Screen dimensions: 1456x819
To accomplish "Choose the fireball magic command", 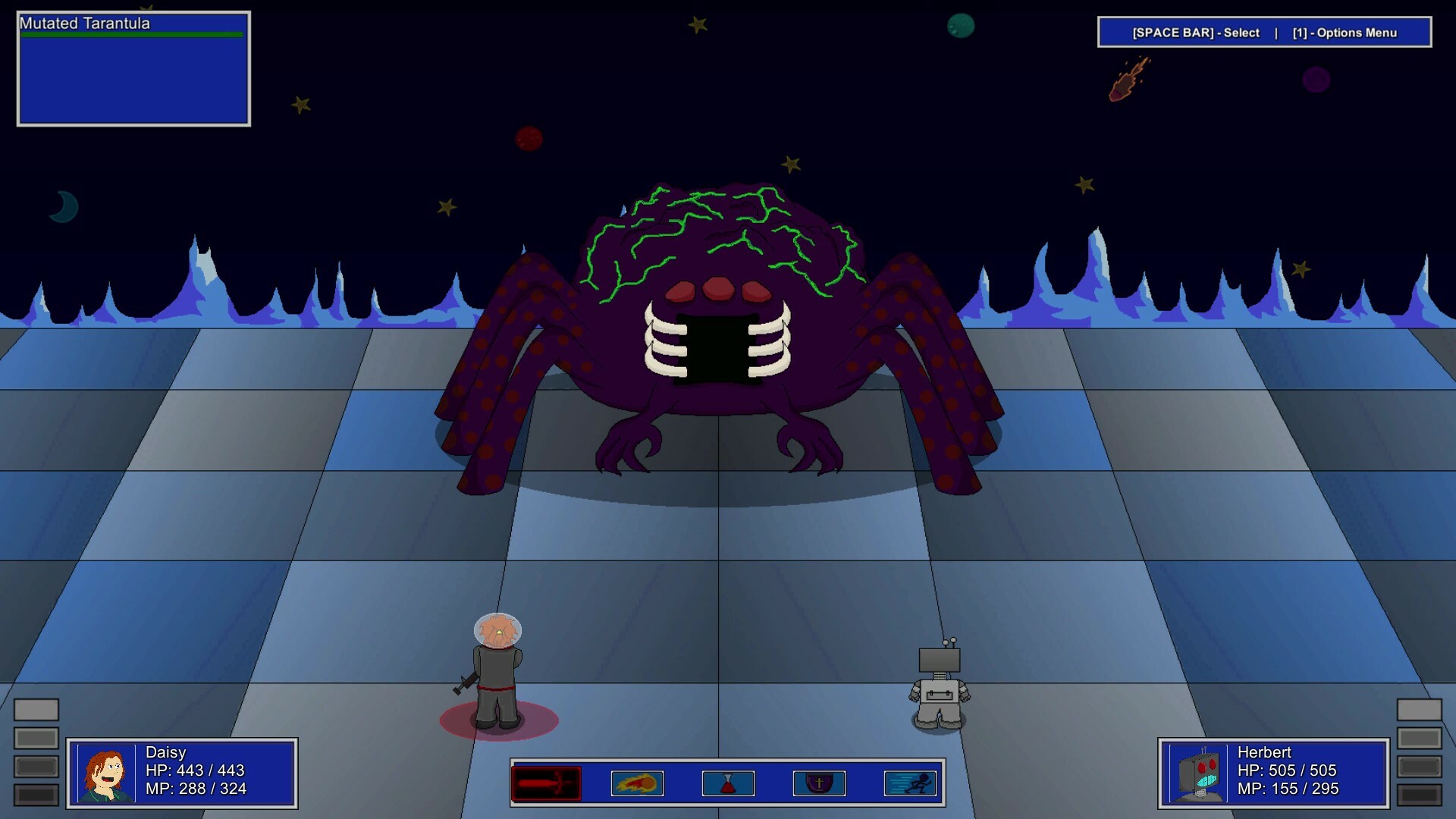I will [x=637, y=783].
